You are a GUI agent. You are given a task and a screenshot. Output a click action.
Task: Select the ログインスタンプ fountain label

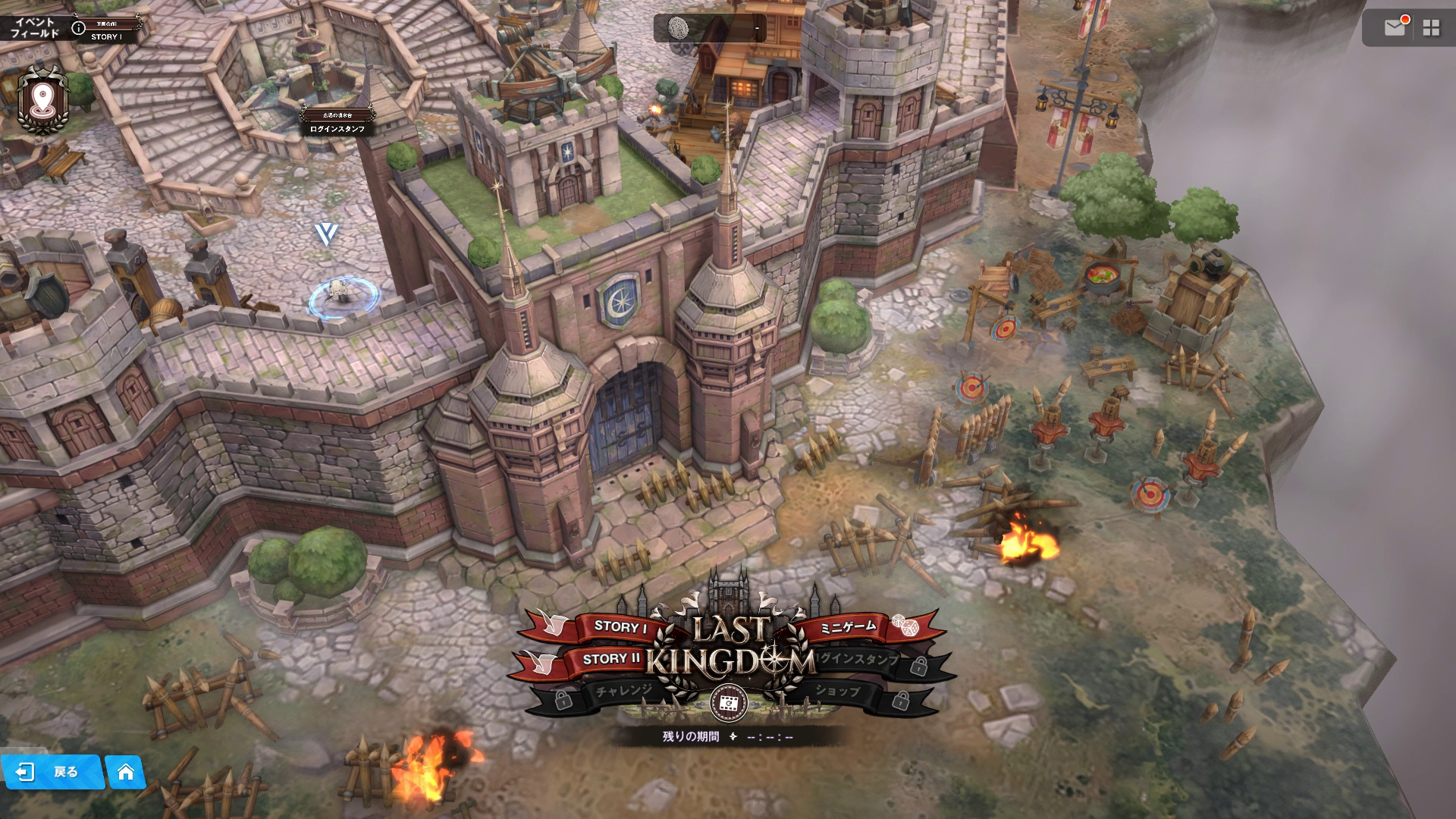point(337,129)
